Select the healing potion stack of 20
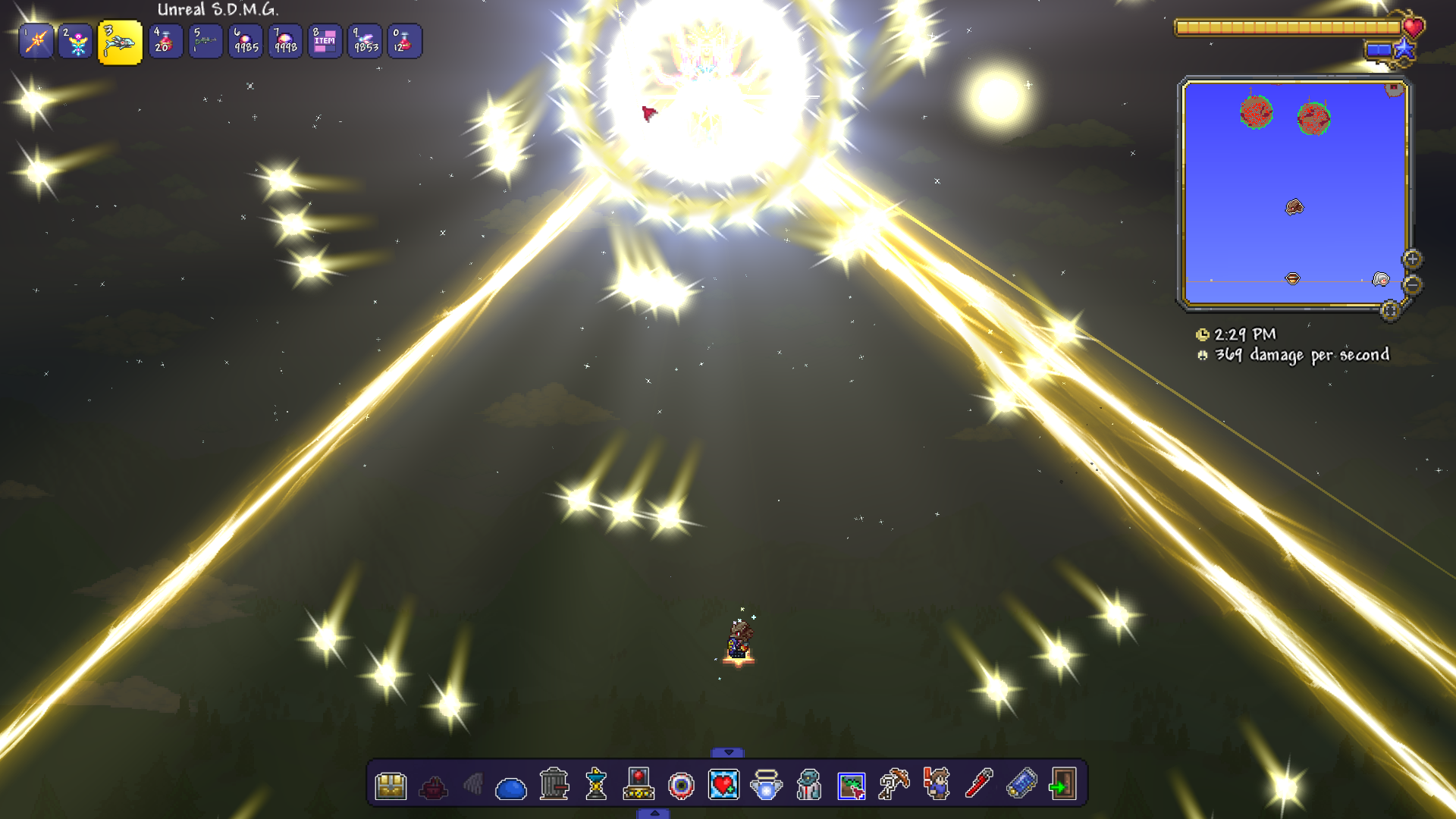1456x819 pixels. pyautogui.click(x=165, y=42)
